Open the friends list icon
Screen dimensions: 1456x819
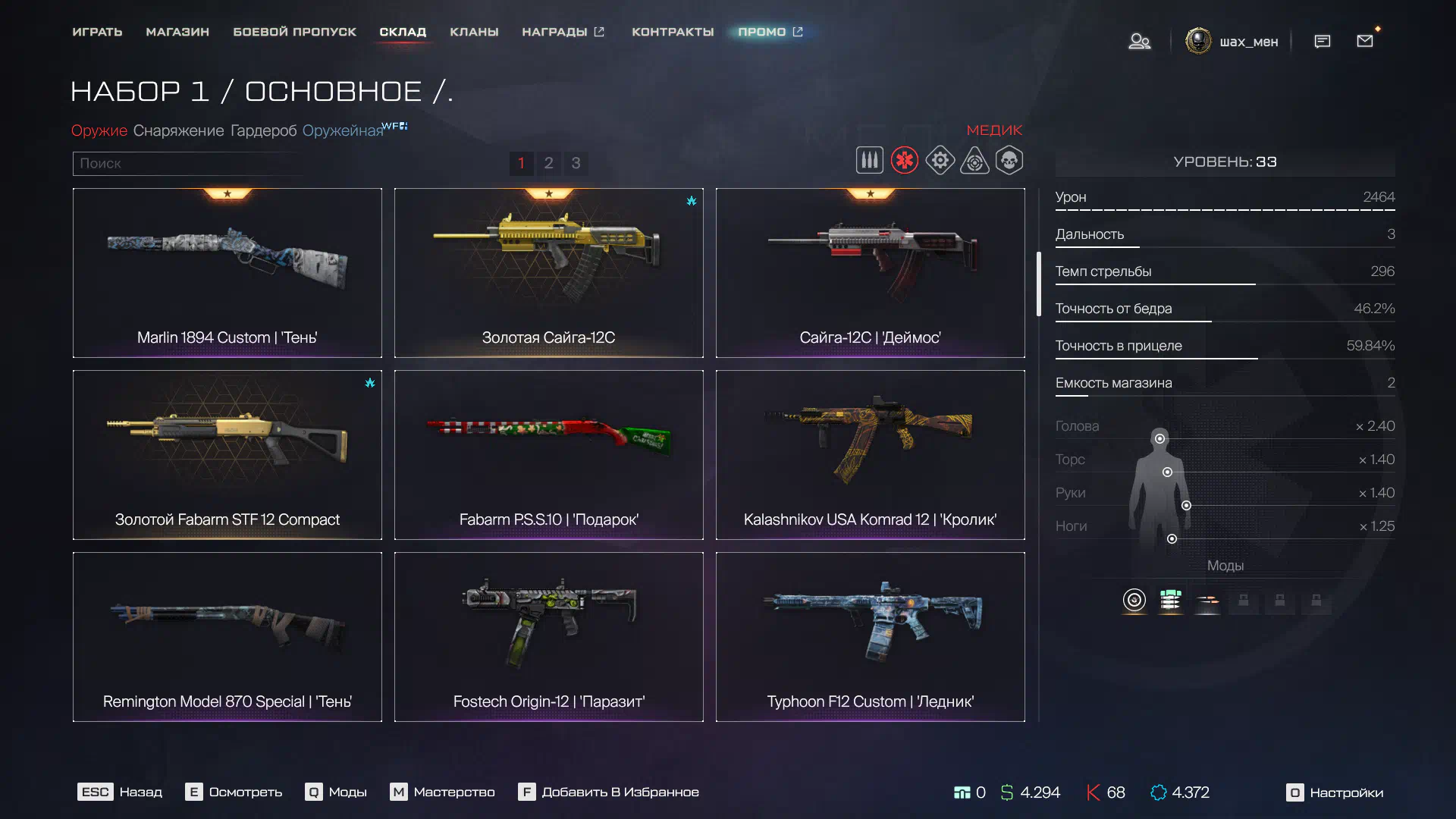coord(1139,41)
